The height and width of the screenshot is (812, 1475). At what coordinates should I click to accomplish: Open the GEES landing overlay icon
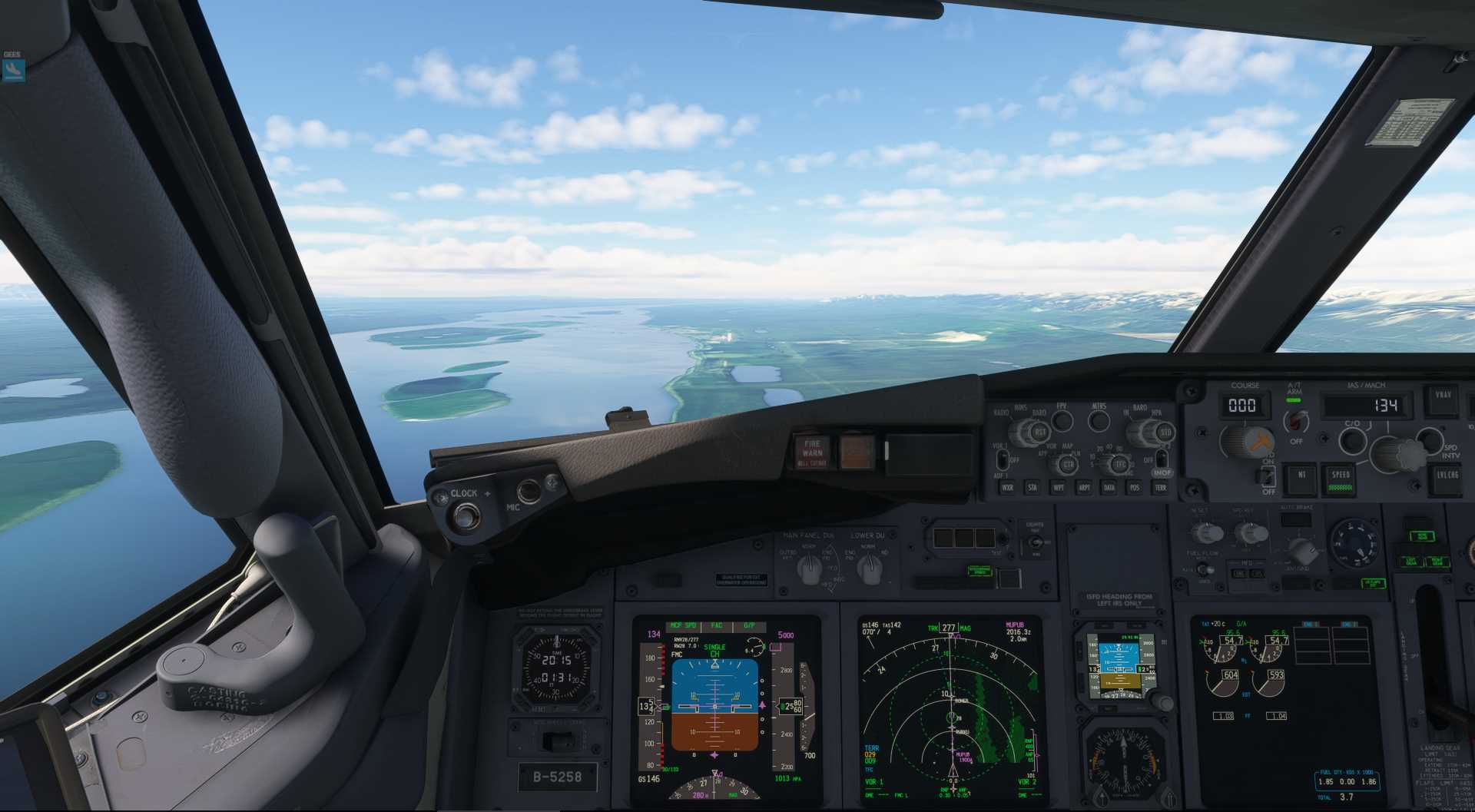(x=13, y=70)
